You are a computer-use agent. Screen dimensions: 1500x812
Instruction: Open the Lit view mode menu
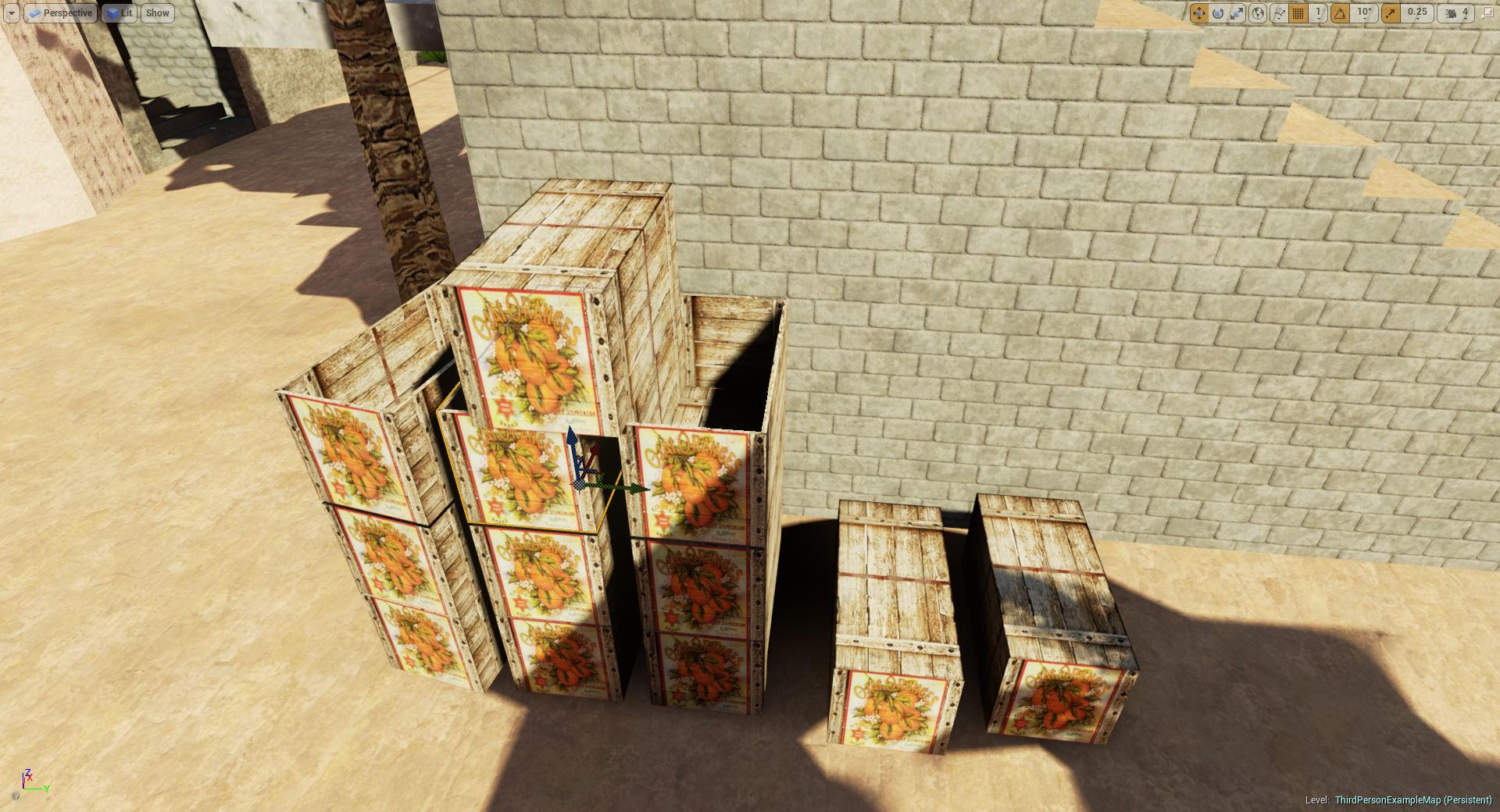119,13
